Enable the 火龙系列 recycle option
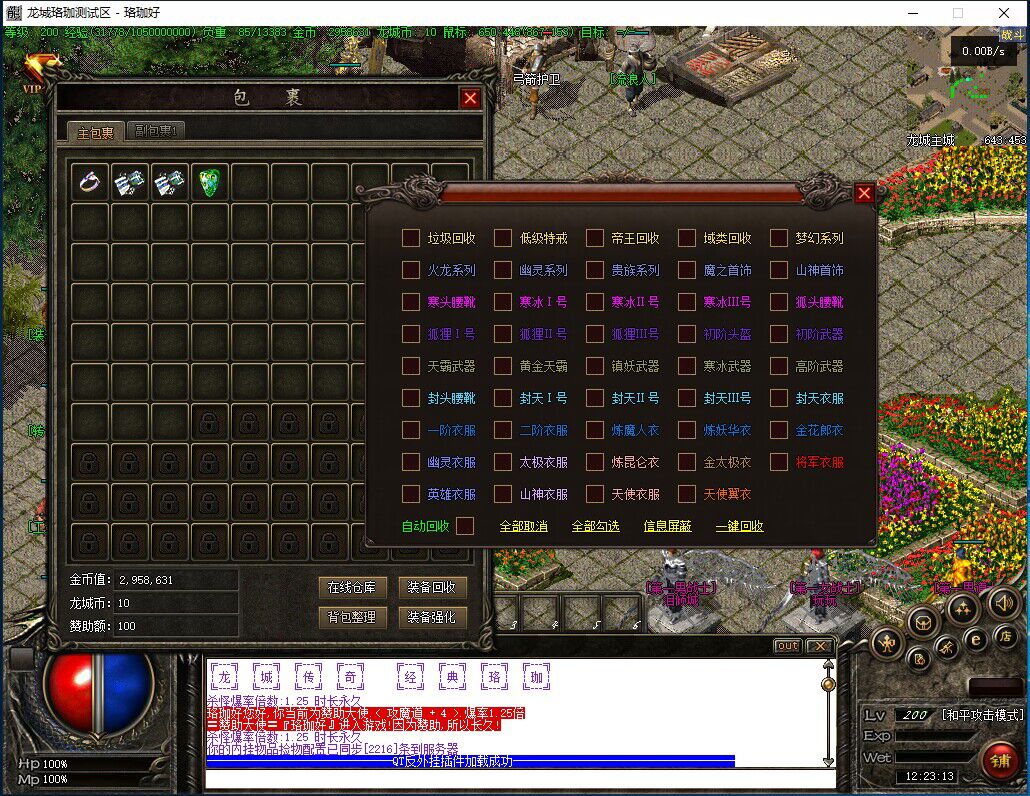This screenshot has height=796, width=1030. tap(411, 270)
